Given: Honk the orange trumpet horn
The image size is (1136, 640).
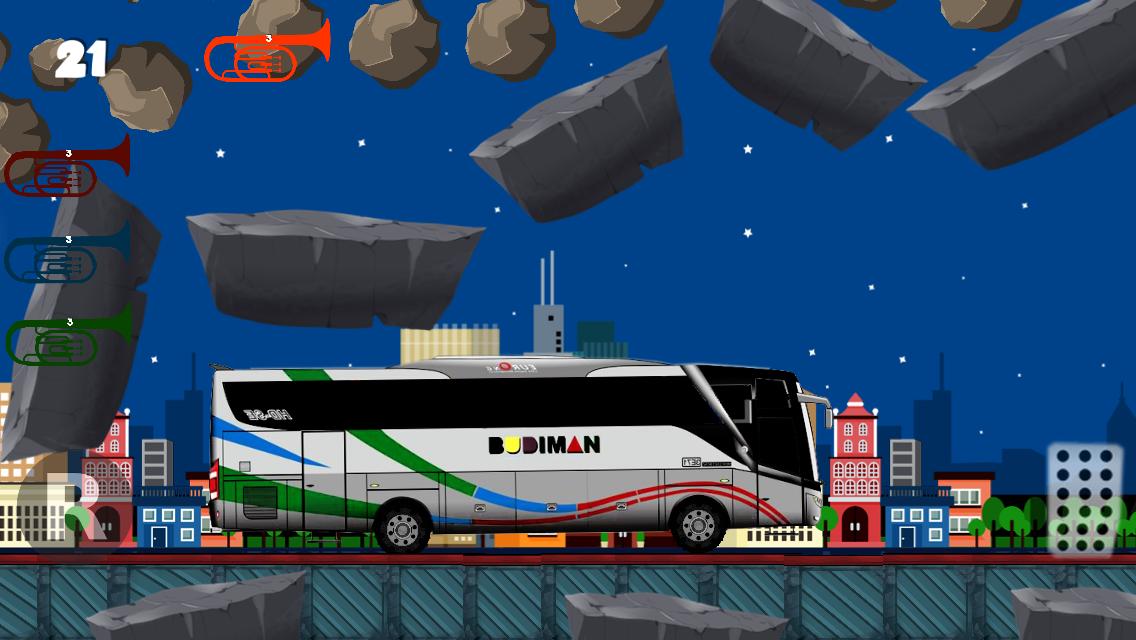Looking at the screenshot, I should tap(265, 54).
